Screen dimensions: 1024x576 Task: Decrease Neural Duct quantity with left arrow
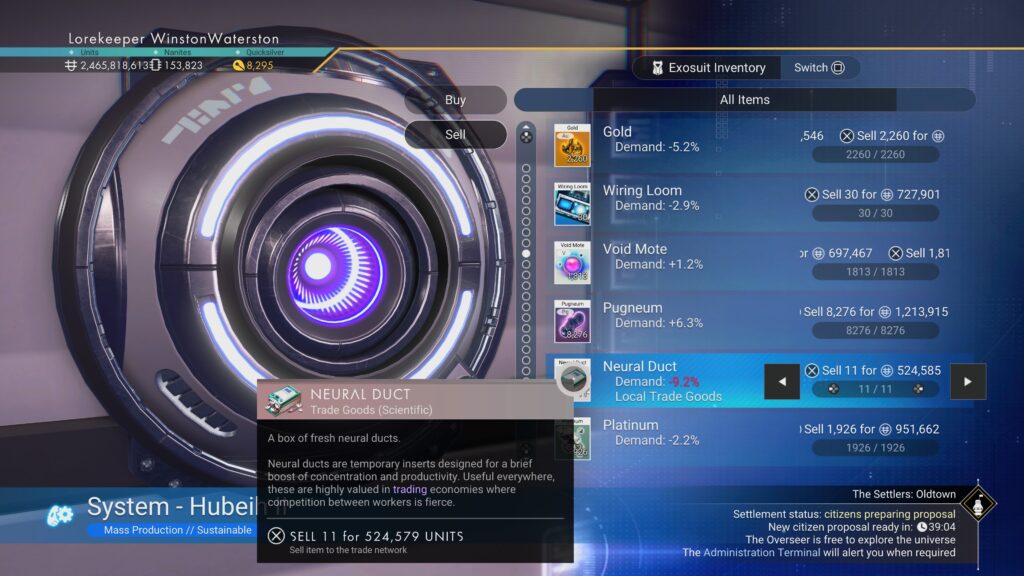point(782,381)
